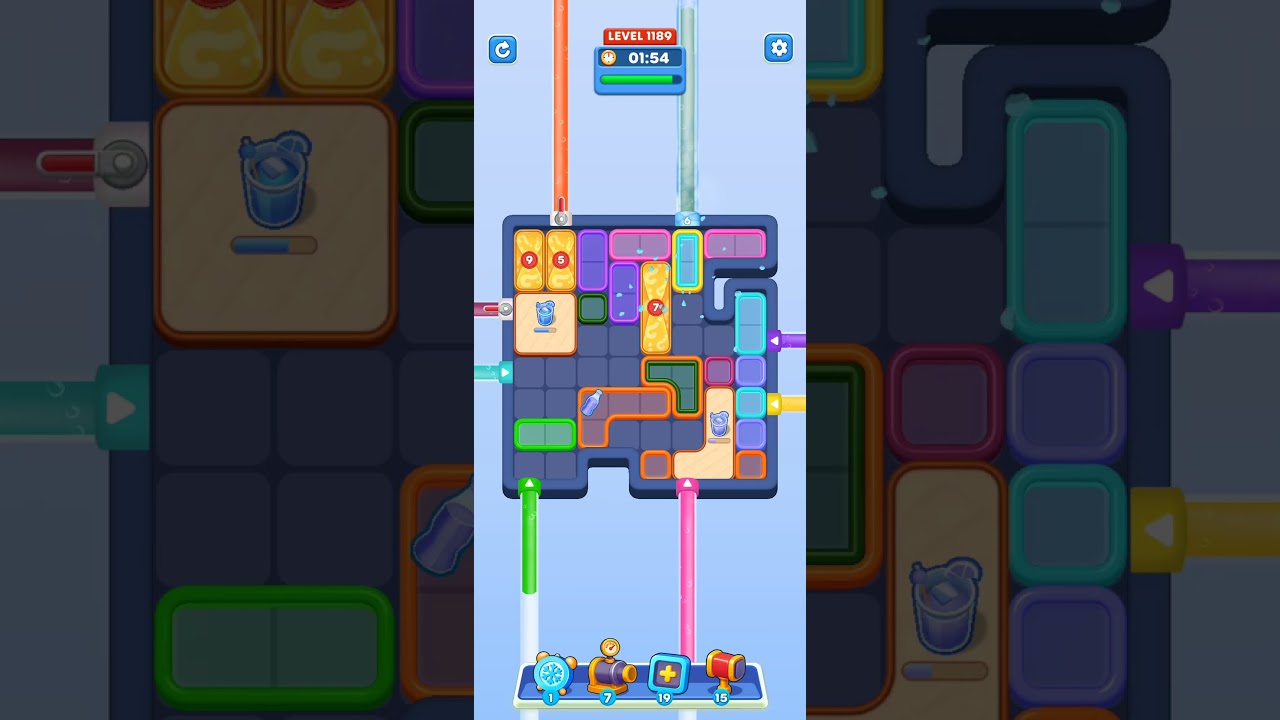Open the settings gear icon
1280x720 pixels.
click(779, 48)
